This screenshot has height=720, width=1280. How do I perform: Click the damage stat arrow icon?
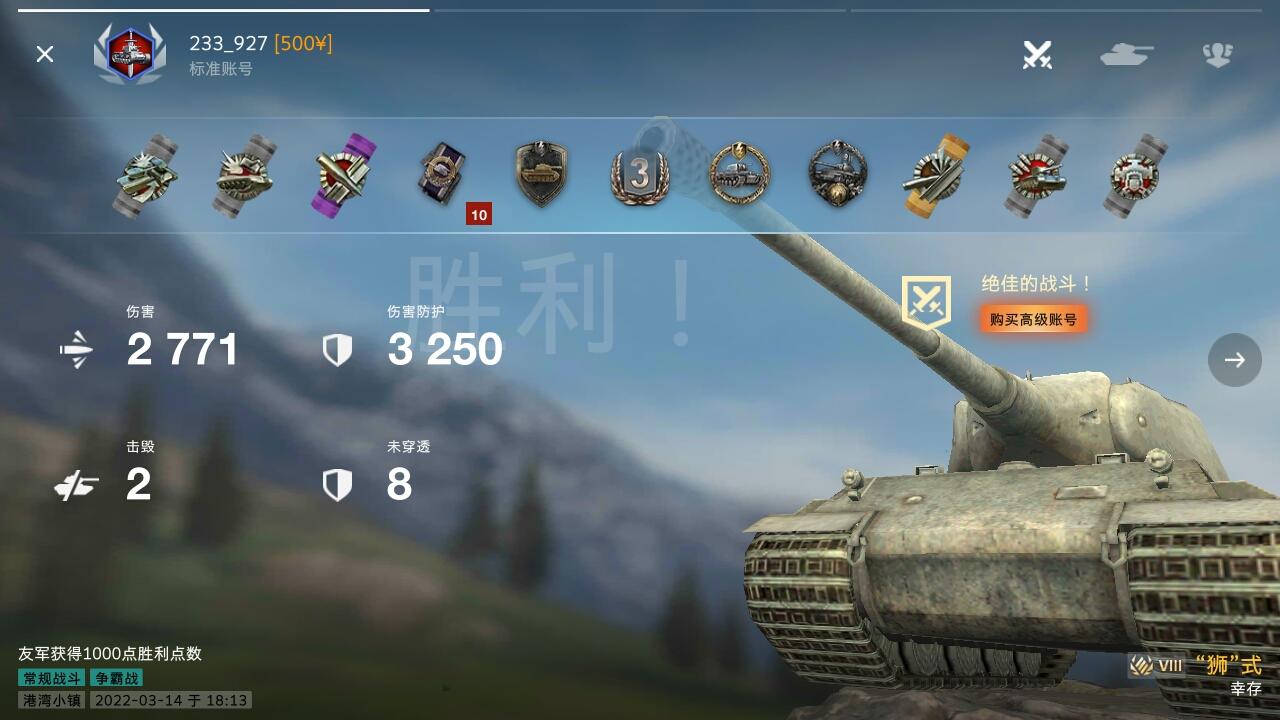(76, 350)
